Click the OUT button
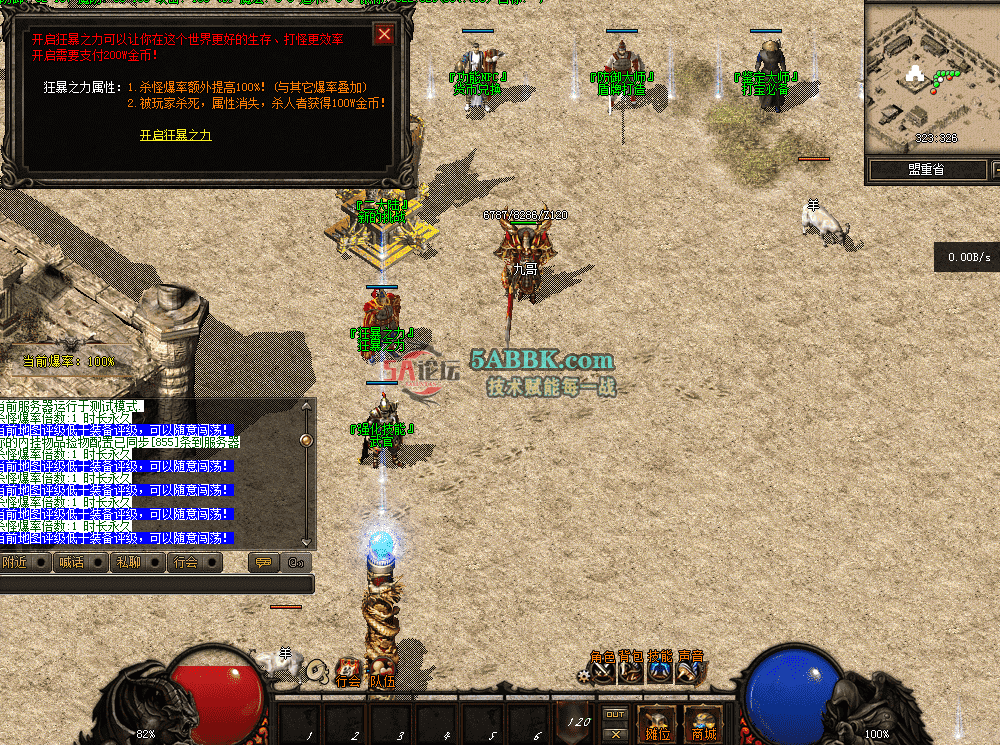 (x=616, y=714)
